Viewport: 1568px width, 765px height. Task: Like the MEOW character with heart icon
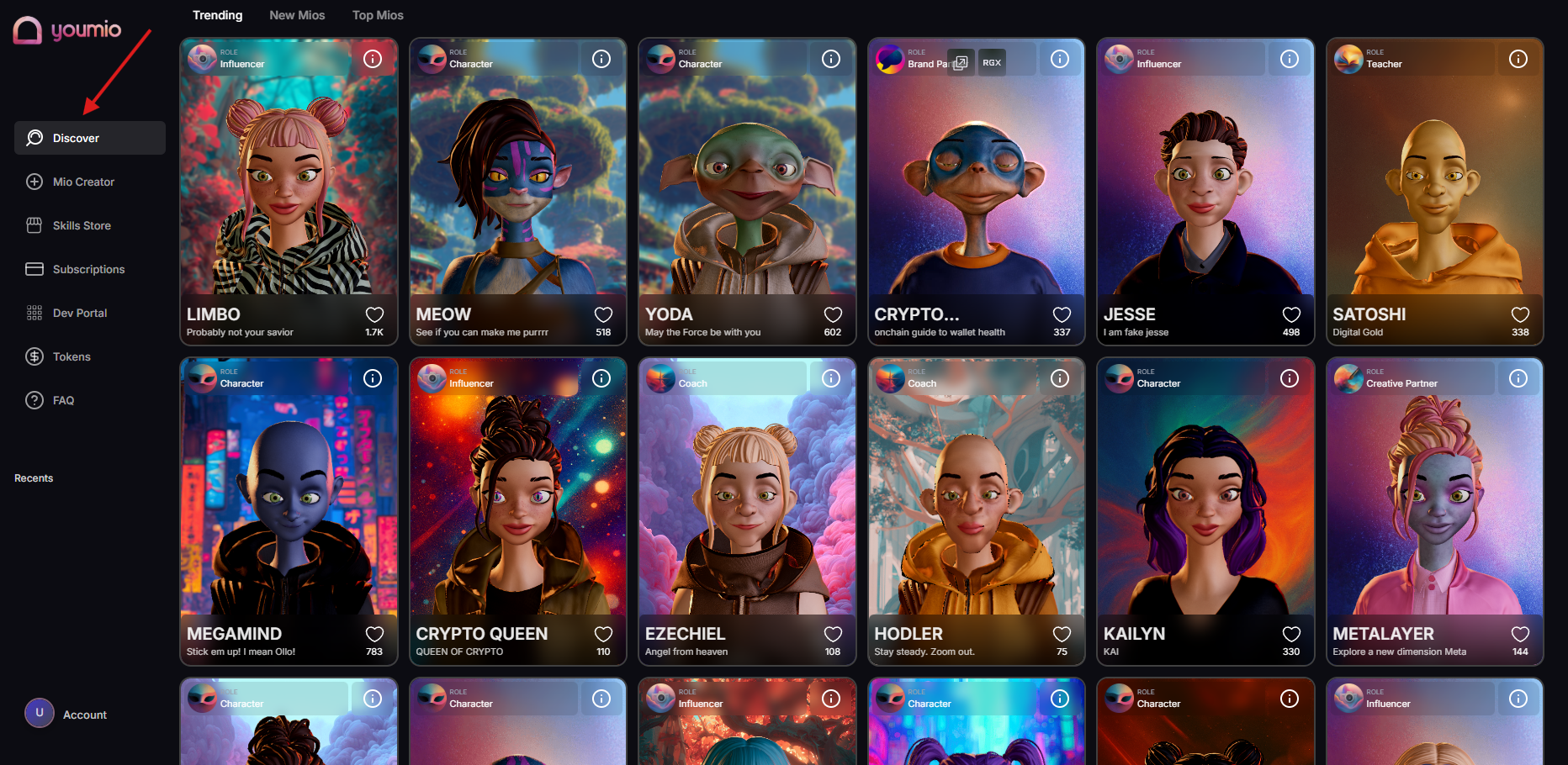(x=603, y=315)
